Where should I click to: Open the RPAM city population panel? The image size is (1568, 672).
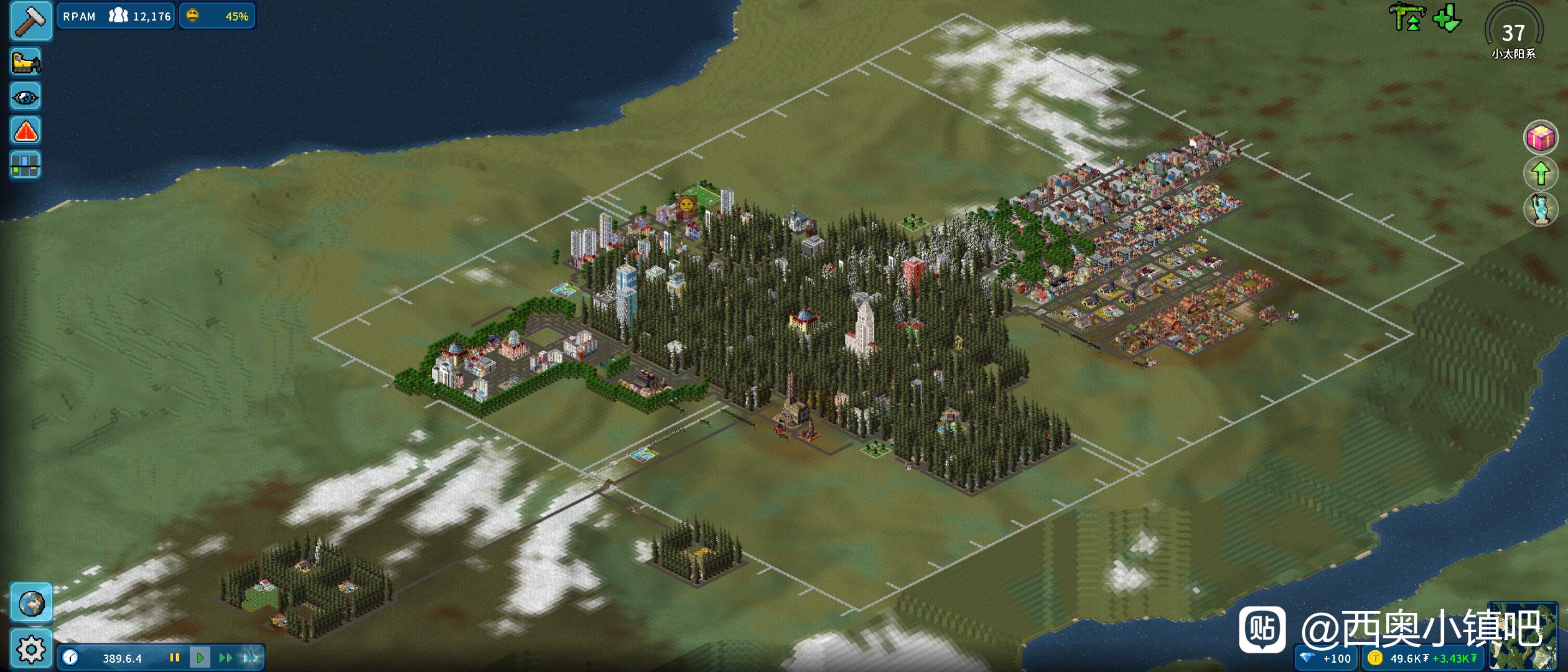(x=116, y=16)
